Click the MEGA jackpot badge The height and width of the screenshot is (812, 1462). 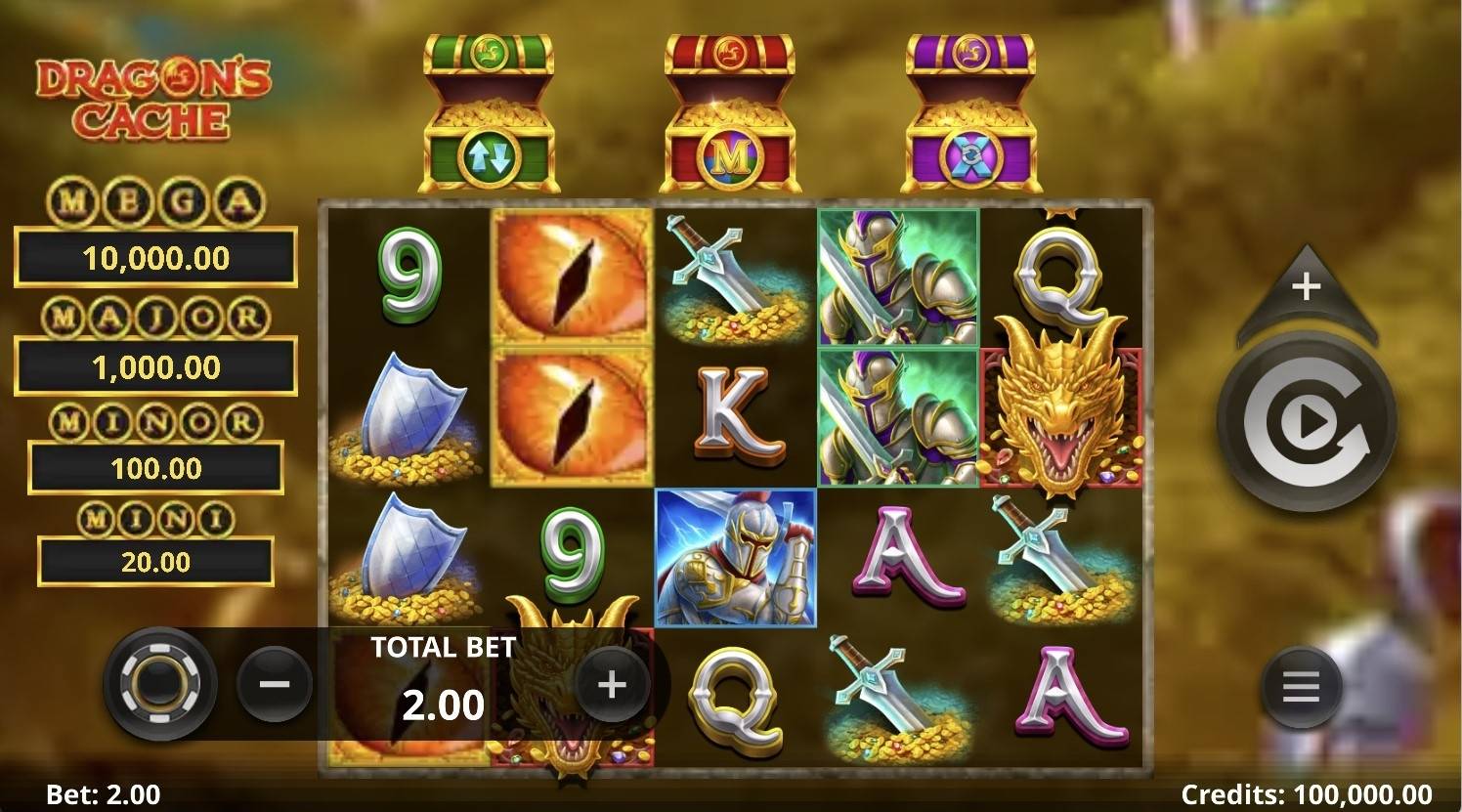tap(153, 201)
